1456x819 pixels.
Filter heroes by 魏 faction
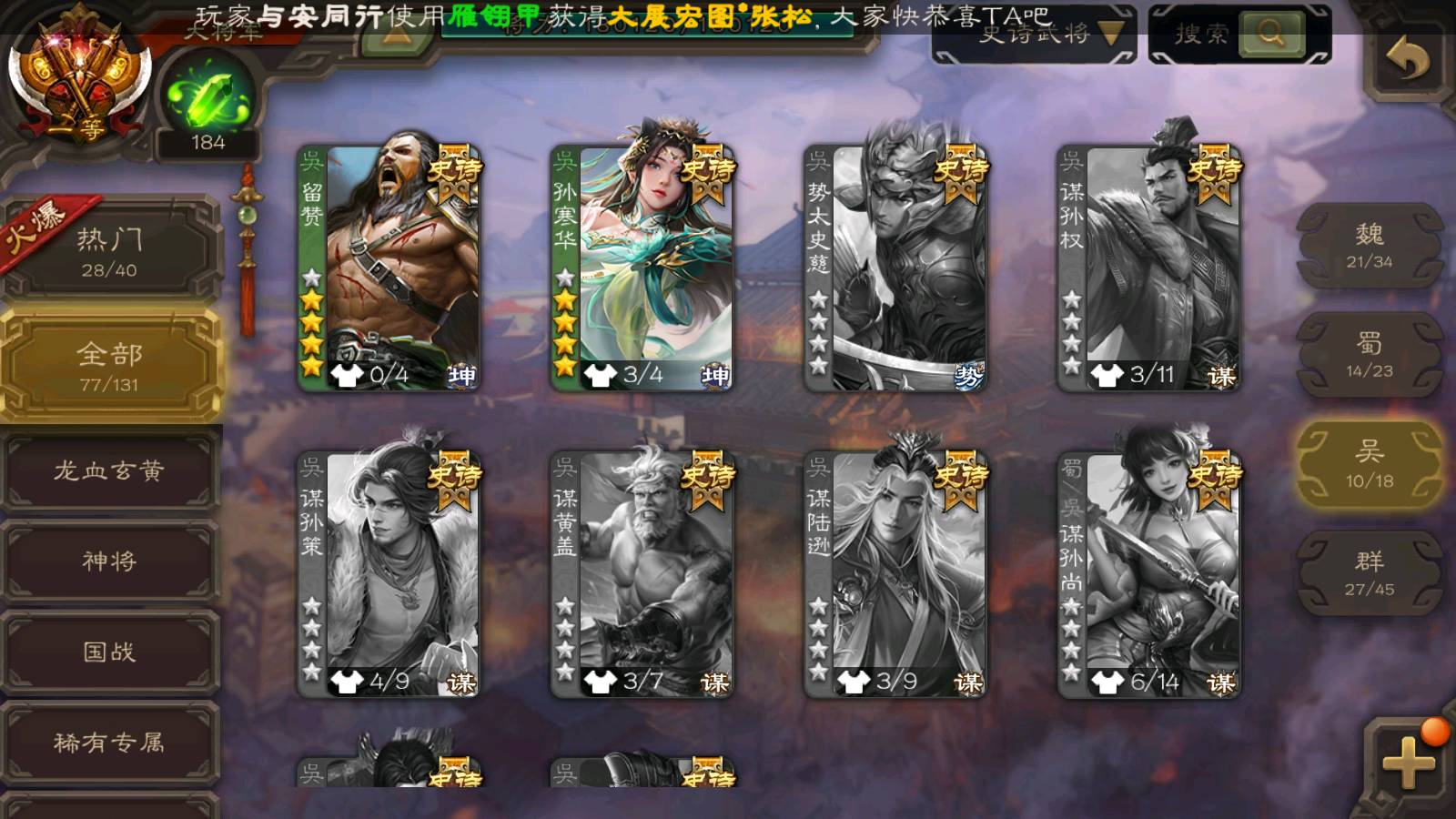click(1369, 246)
